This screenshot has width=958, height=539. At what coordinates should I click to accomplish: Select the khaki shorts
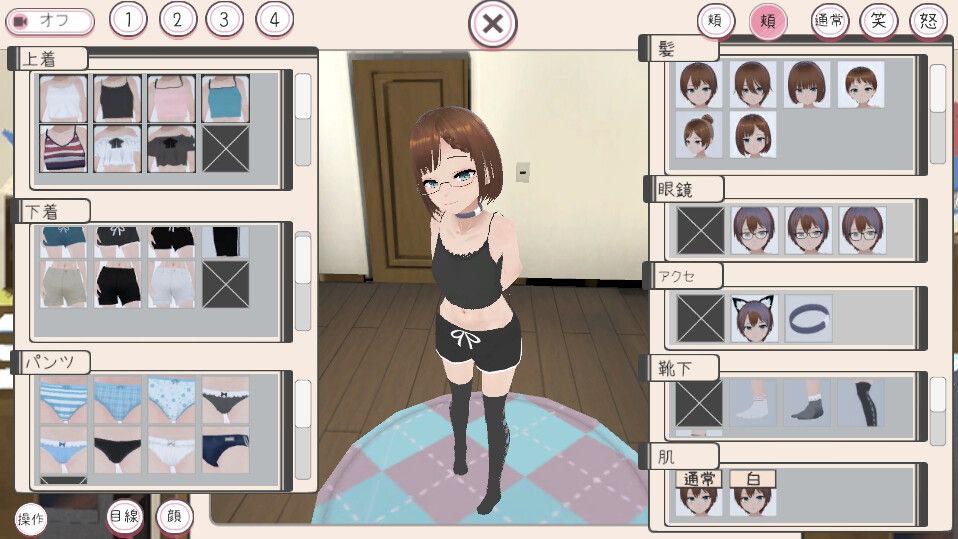pos(63,284)
